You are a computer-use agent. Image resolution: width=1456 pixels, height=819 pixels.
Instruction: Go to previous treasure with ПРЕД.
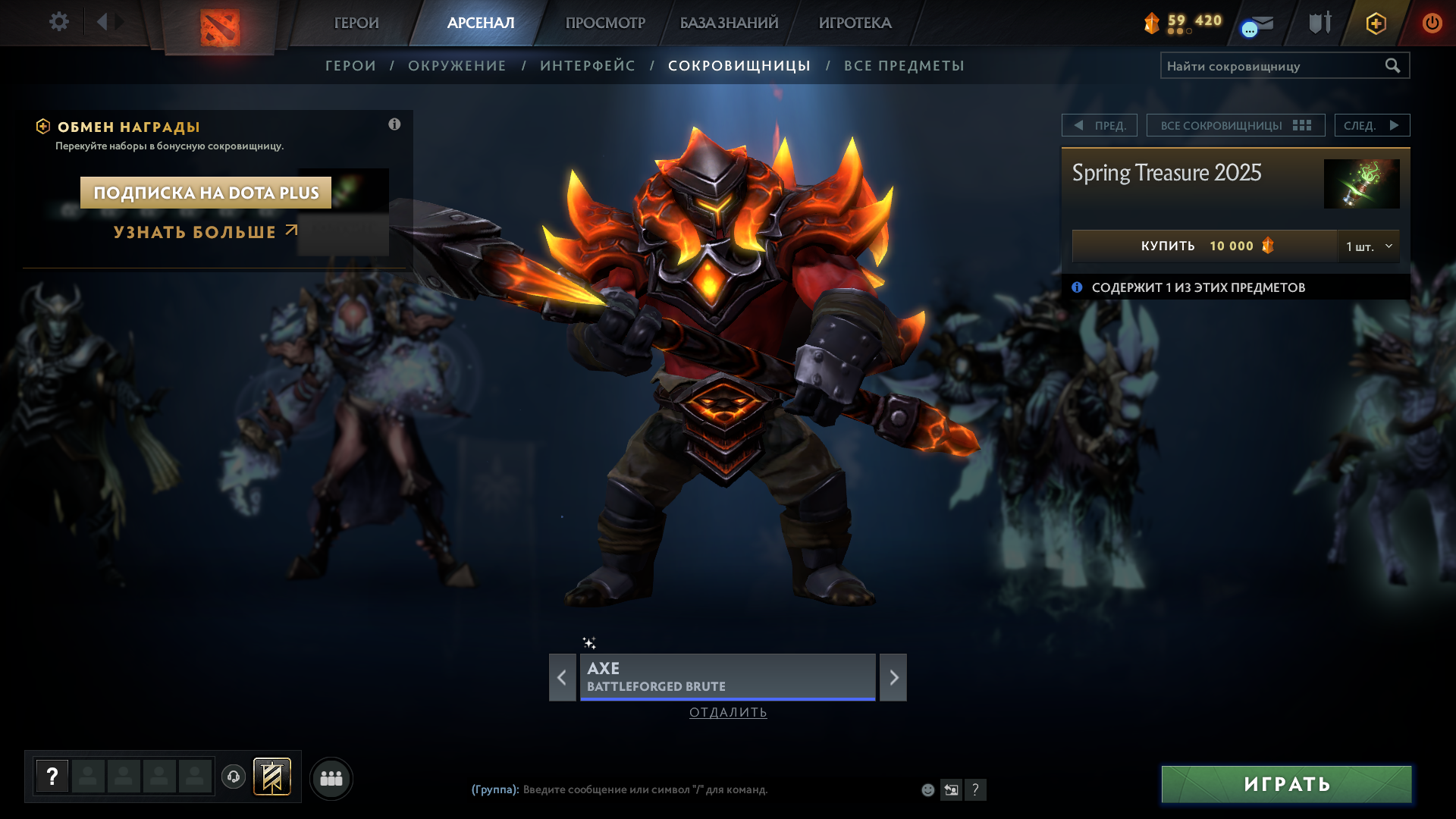(1100, 125)
